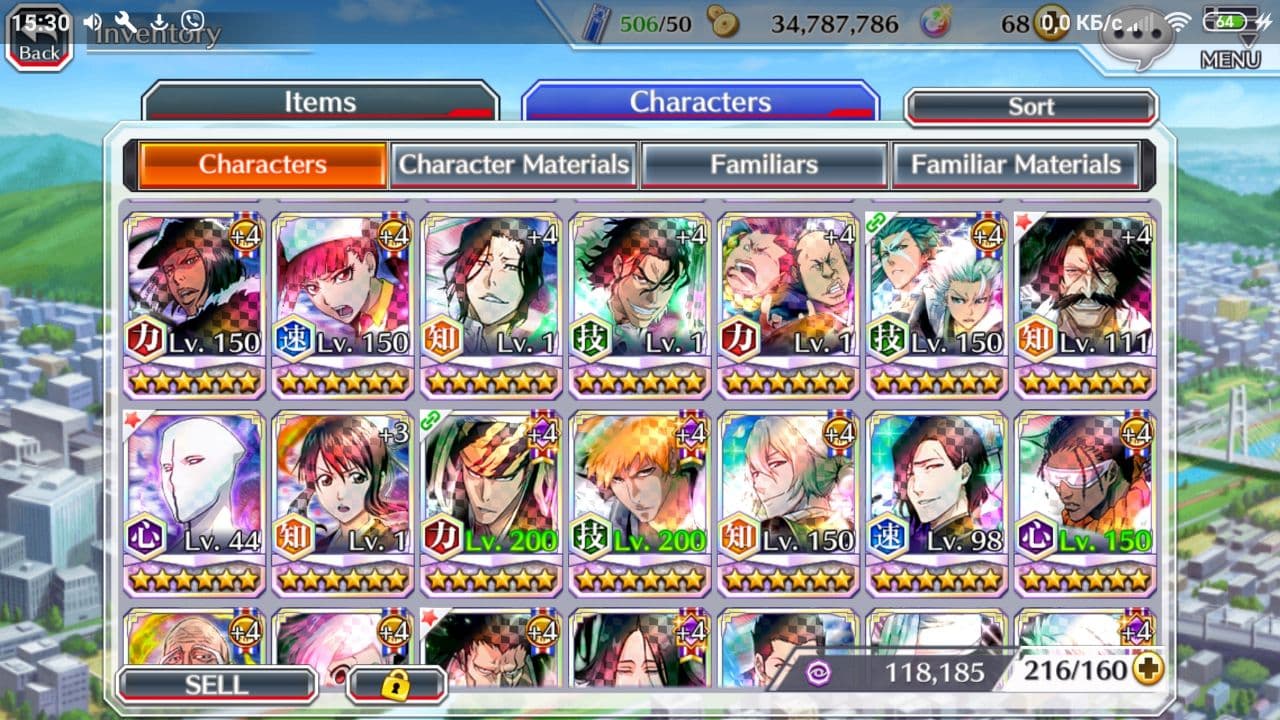
Task: Open the Sort options
Action: tap(1031, 107)
